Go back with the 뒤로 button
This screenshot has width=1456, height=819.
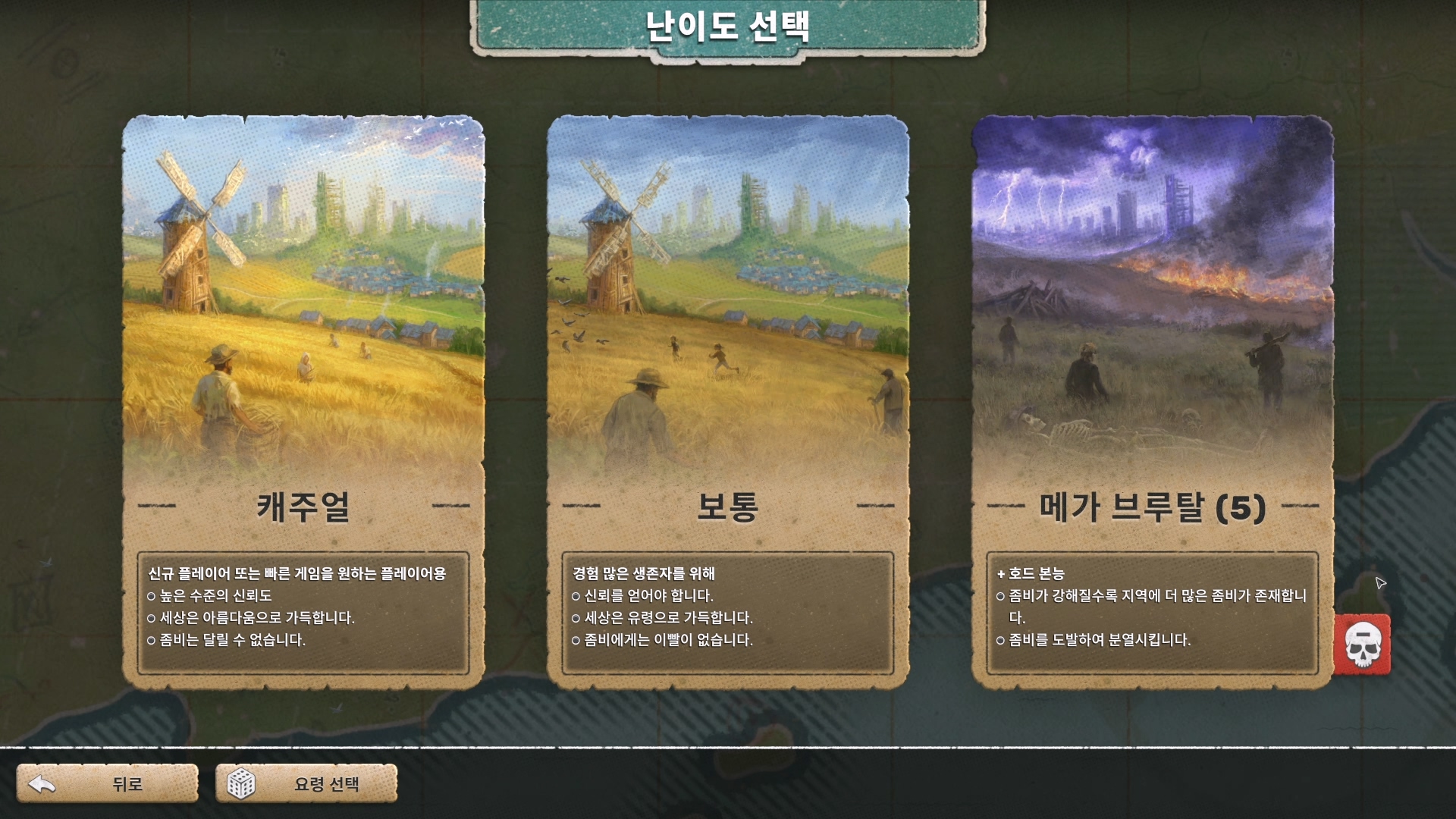pyautogui.click(x=108, y=783)
